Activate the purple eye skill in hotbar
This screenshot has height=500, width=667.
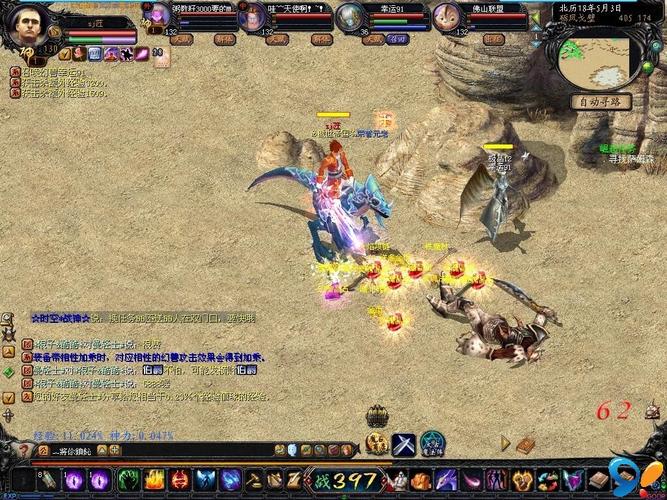(x=74, y=480)
